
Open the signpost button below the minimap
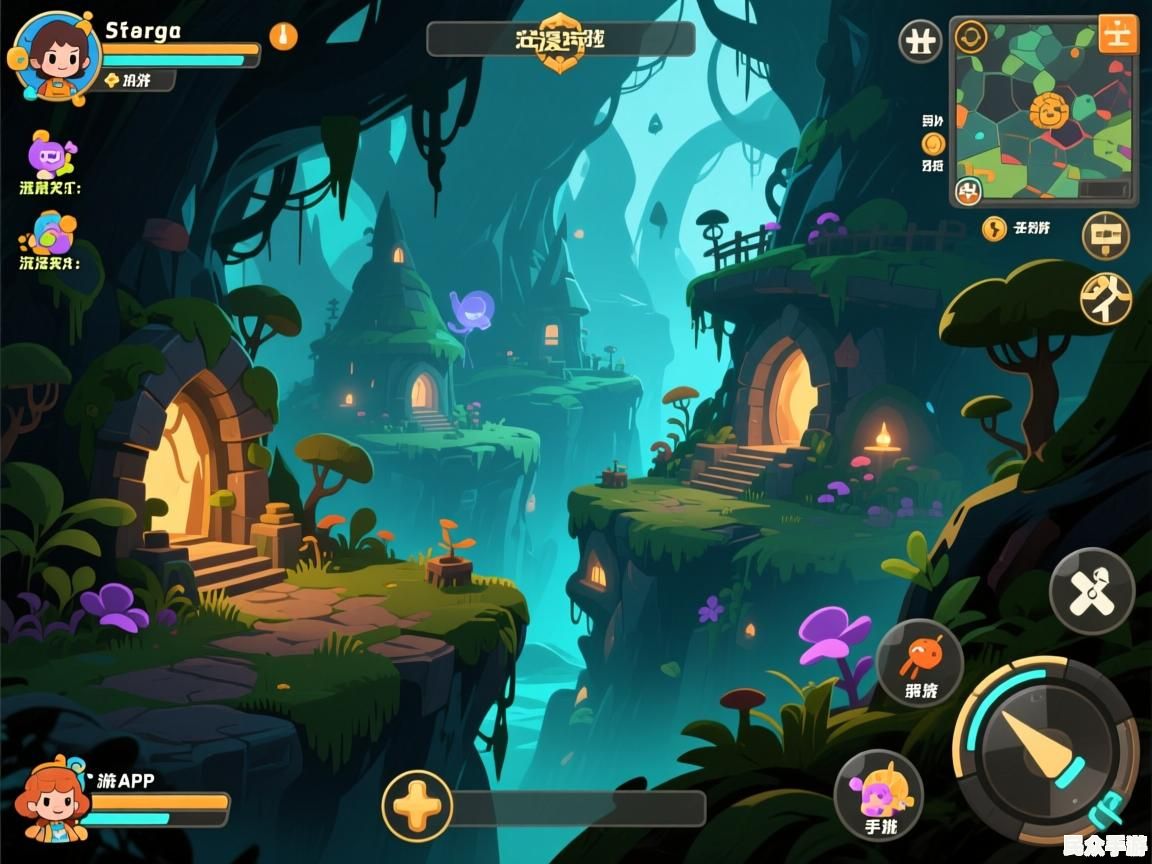1105,236
